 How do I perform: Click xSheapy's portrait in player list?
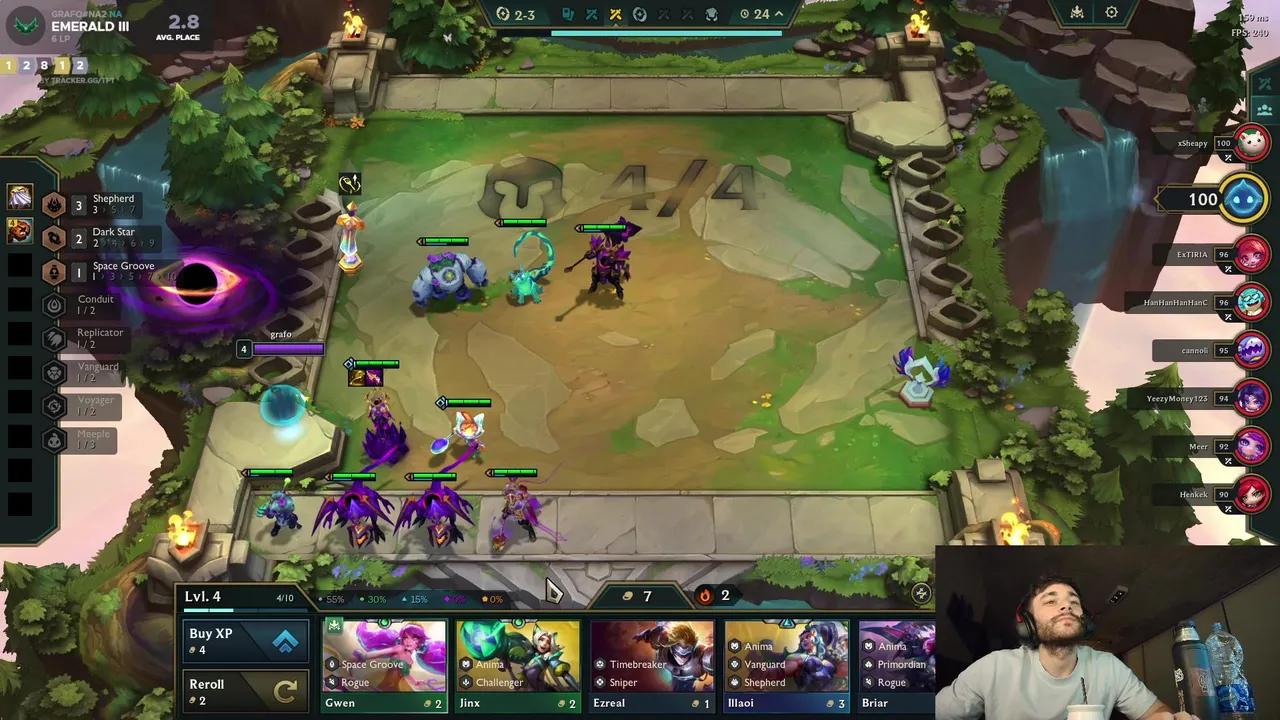(x=1252, y=143)
